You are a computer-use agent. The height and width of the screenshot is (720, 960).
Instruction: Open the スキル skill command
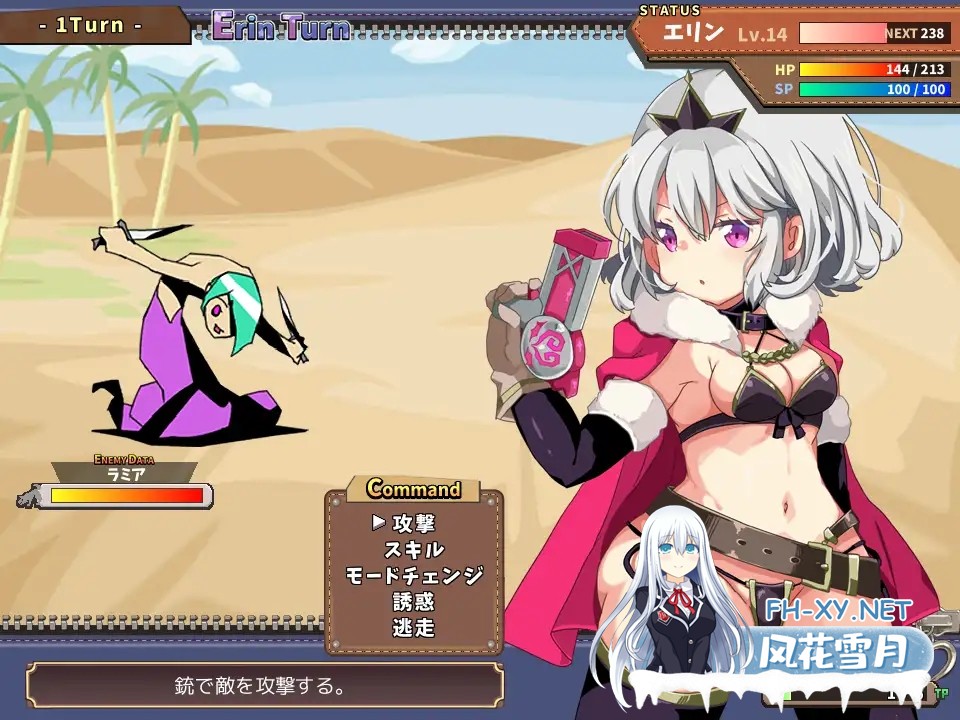click(x=413, y=549)
